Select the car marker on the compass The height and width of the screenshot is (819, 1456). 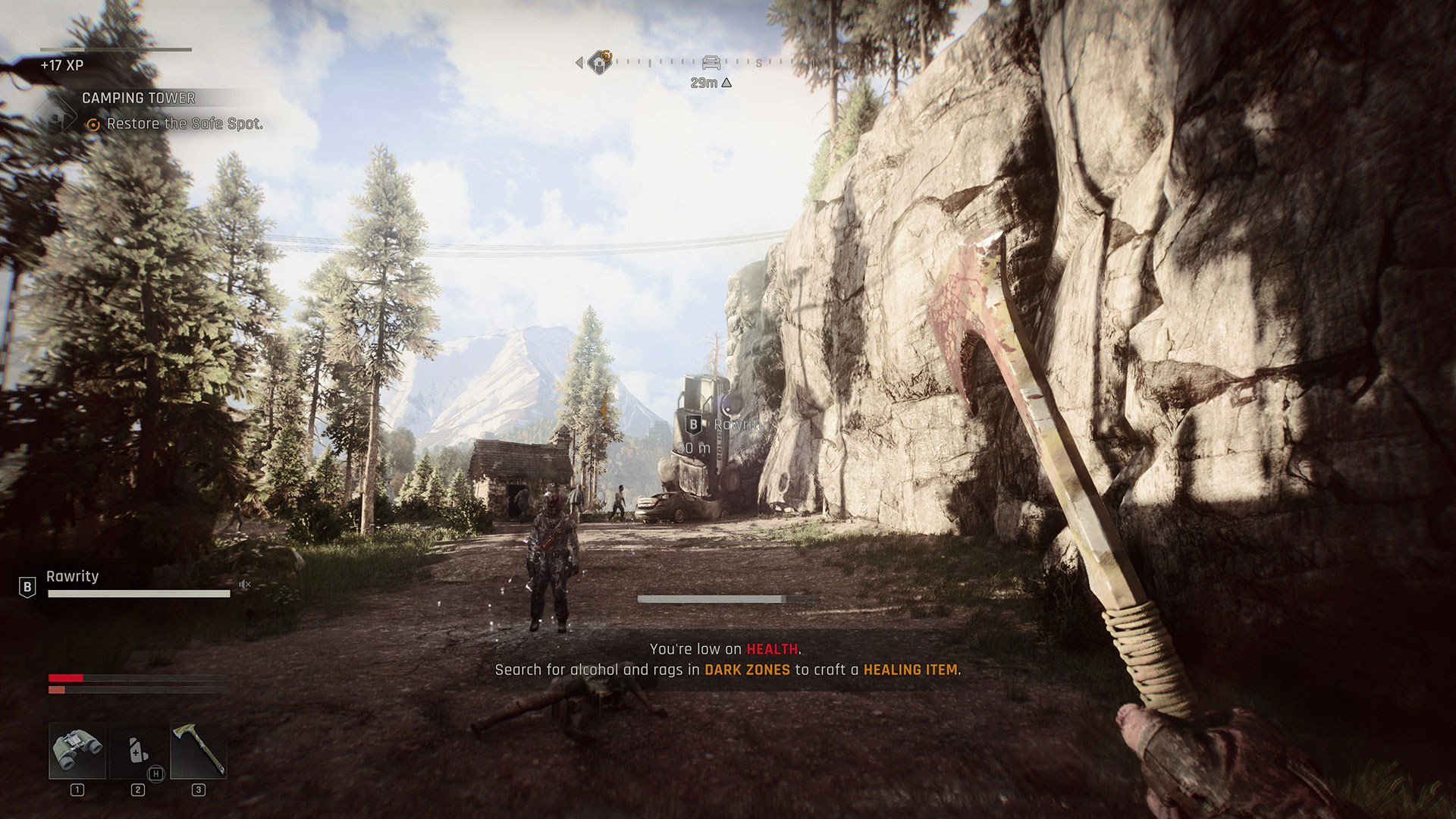pyautogui.click(x=711, y=62)
